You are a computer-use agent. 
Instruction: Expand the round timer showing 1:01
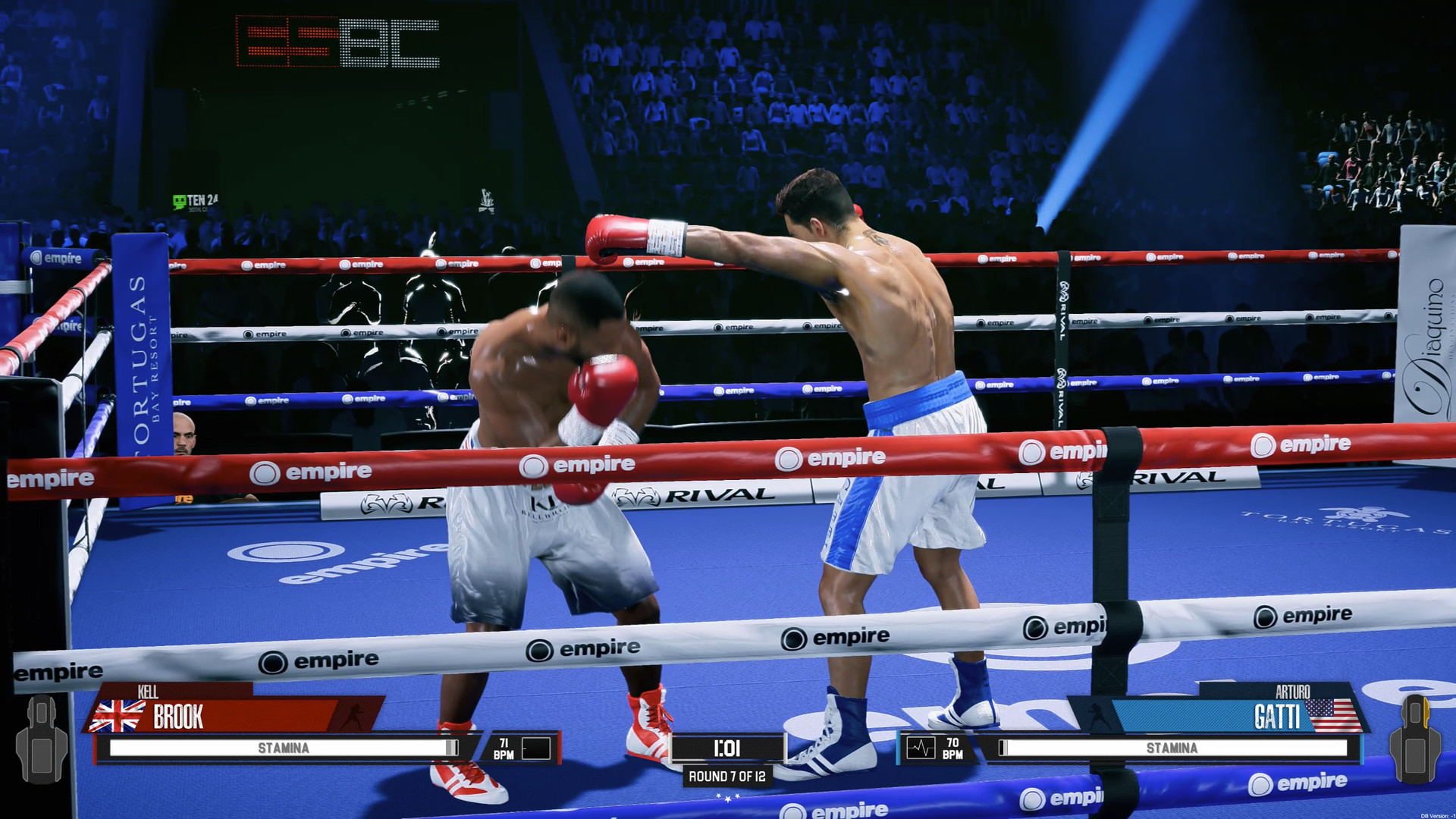click(726, 747)
